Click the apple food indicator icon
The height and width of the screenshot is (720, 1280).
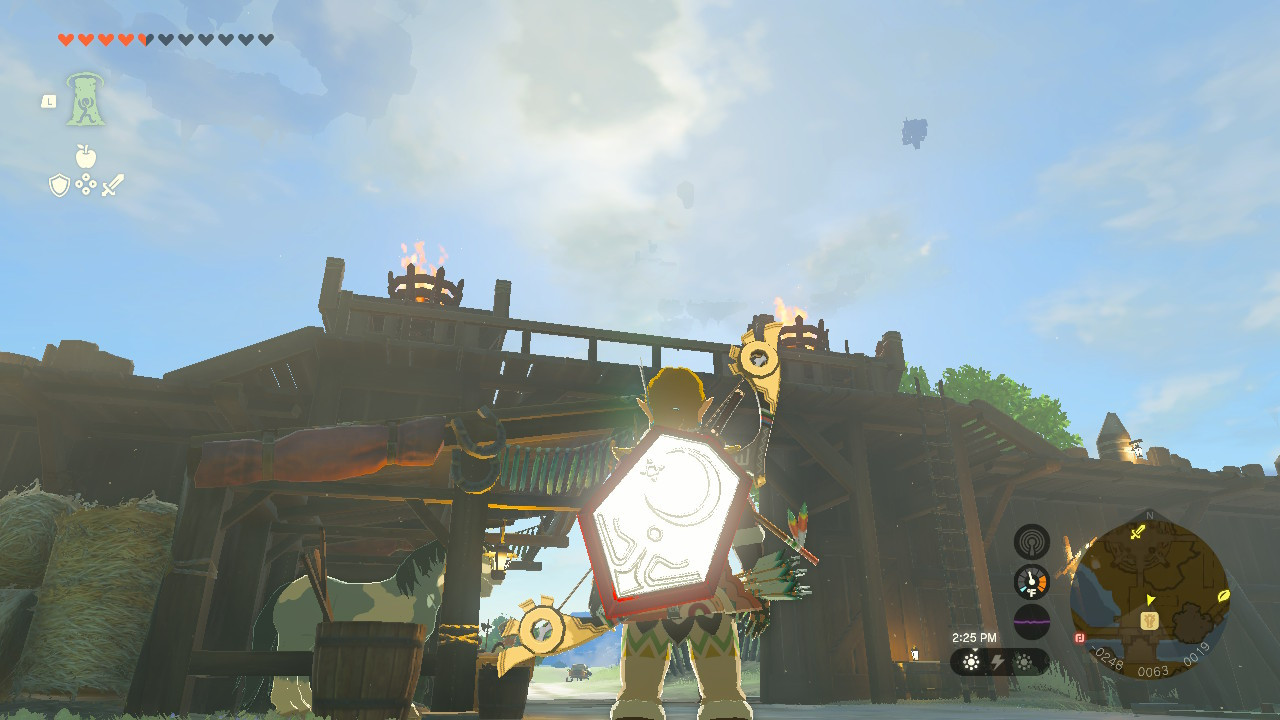(x=86, y=155)
